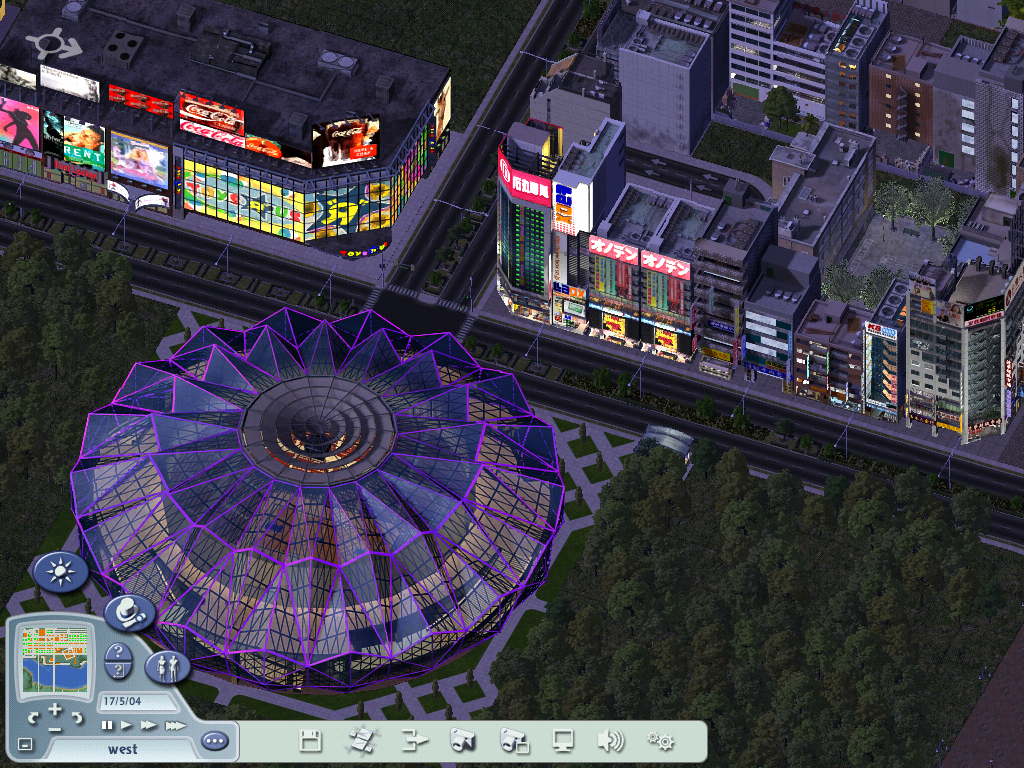Viewport: 1024px width, 768px height.
Task: Set simulation to triple-arrow fastest speed
Action: pyautogui.click(x=175, y=725)
